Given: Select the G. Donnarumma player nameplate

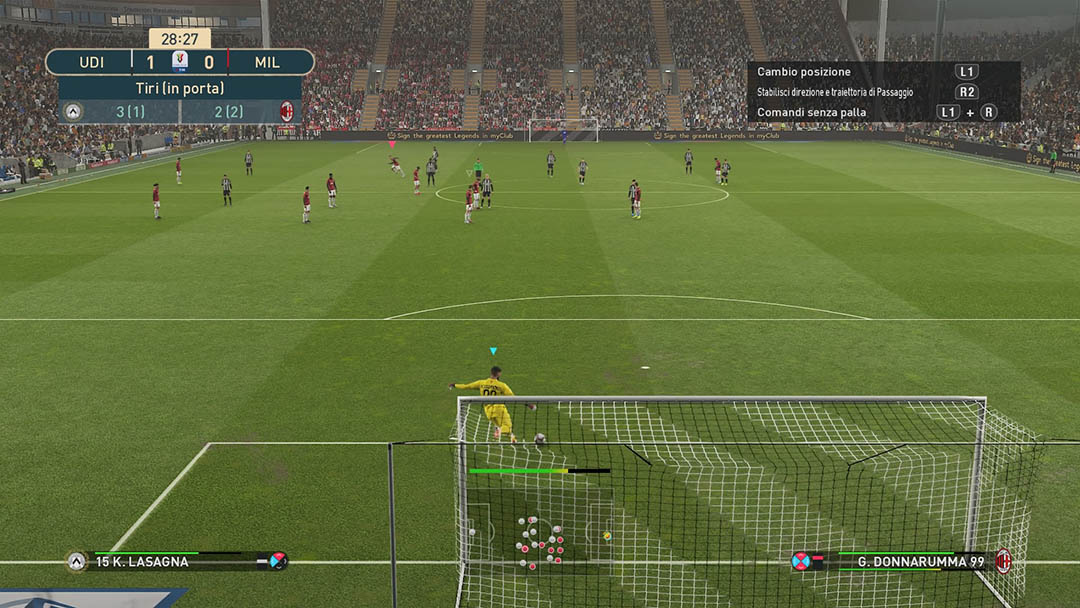Looking at the screenshot, I should 920,562.
